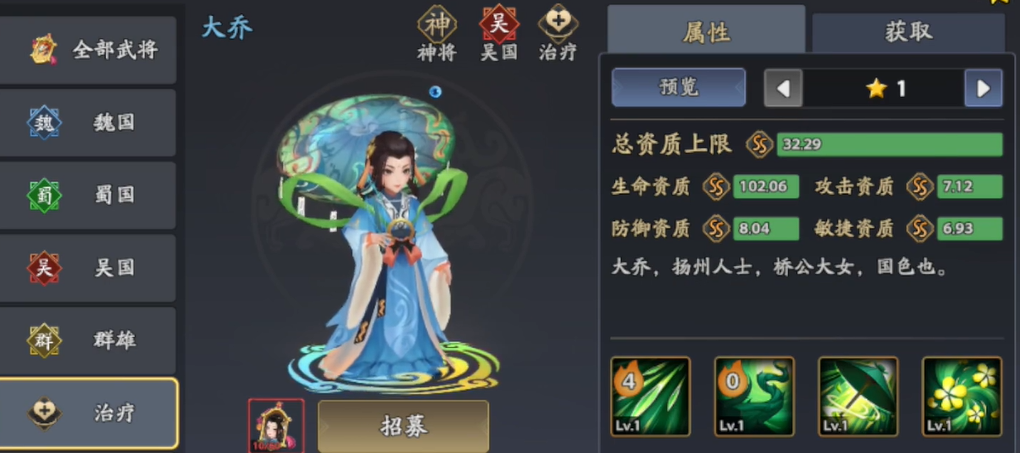Viewport: 1020px width, 453px height.
Task: Open the 获取 obtain tab
Action: pos(908,31)
